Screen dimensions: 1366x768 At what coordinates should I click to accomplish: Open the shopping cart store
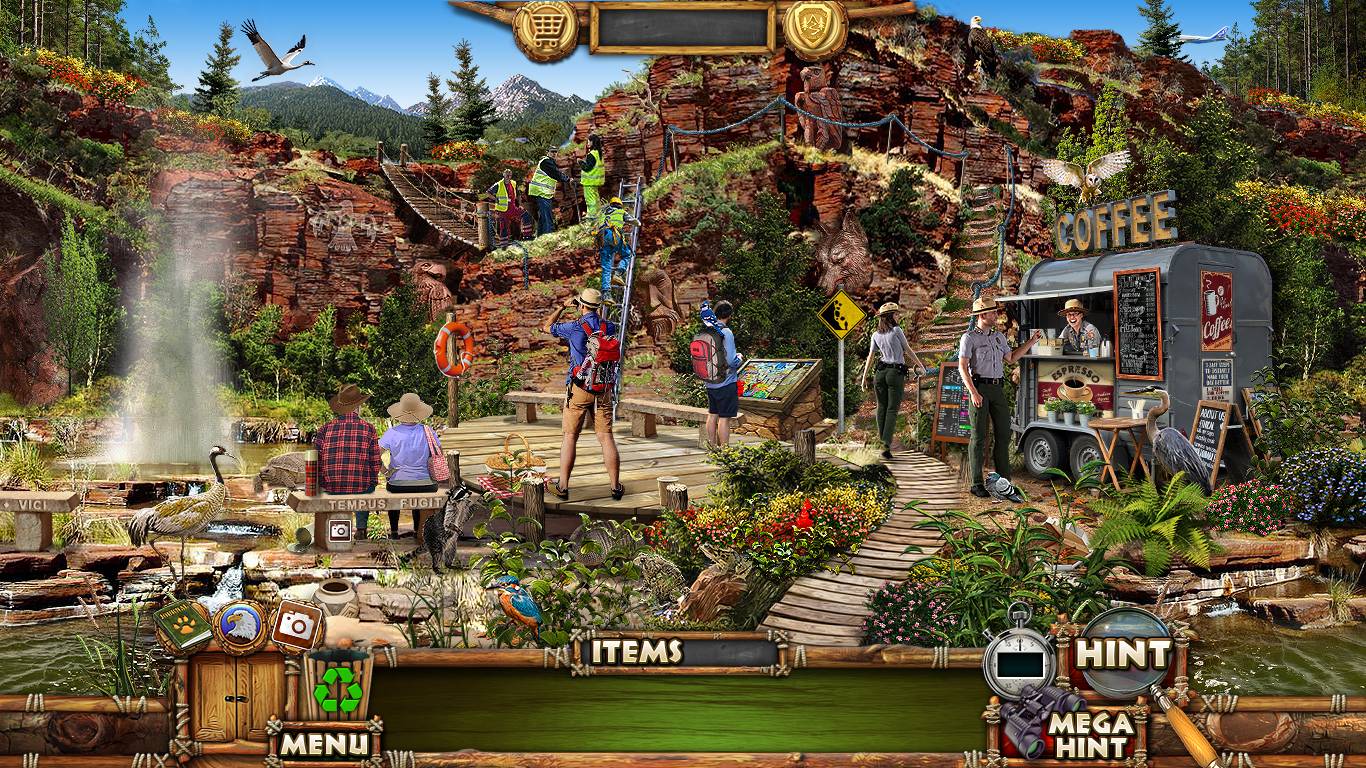pyautogui.click(x=545, y=29)
